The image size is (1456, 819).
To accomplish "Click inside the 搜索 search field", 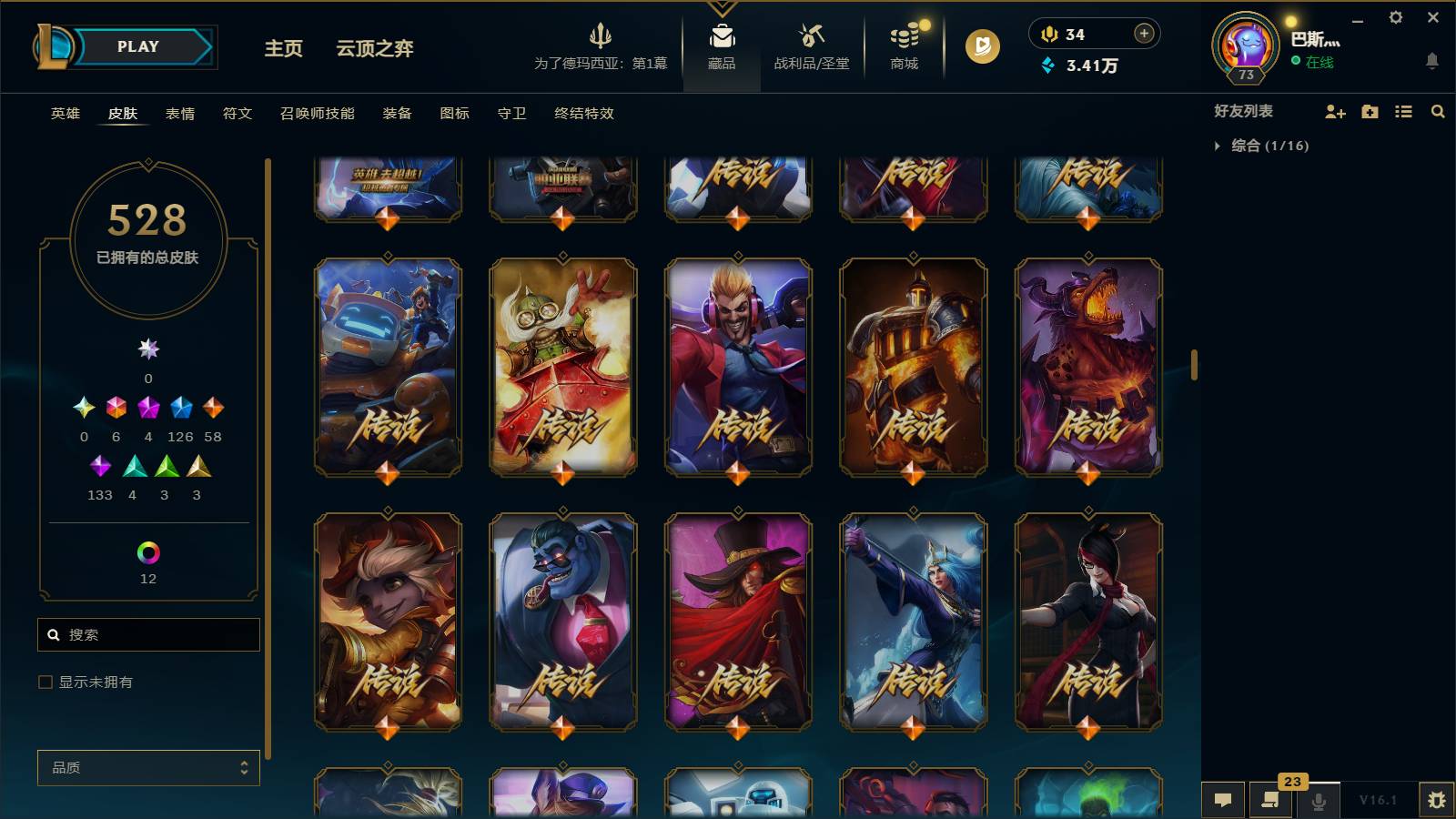I will pos(148,634).
